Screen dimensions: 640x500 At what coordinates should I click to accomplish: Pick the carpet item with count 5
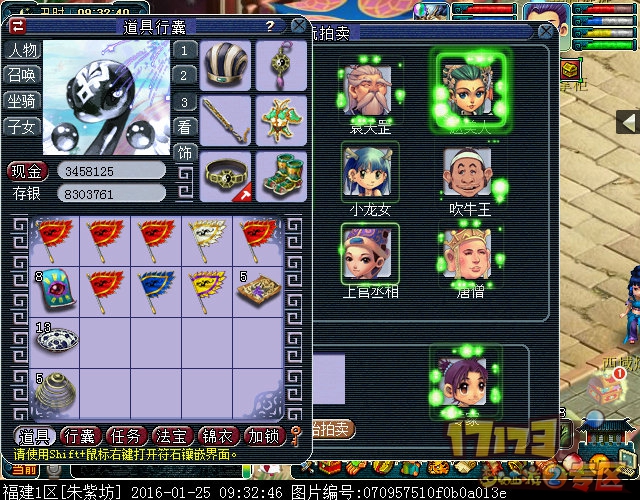pyautogui.click(x=258, y=289)
